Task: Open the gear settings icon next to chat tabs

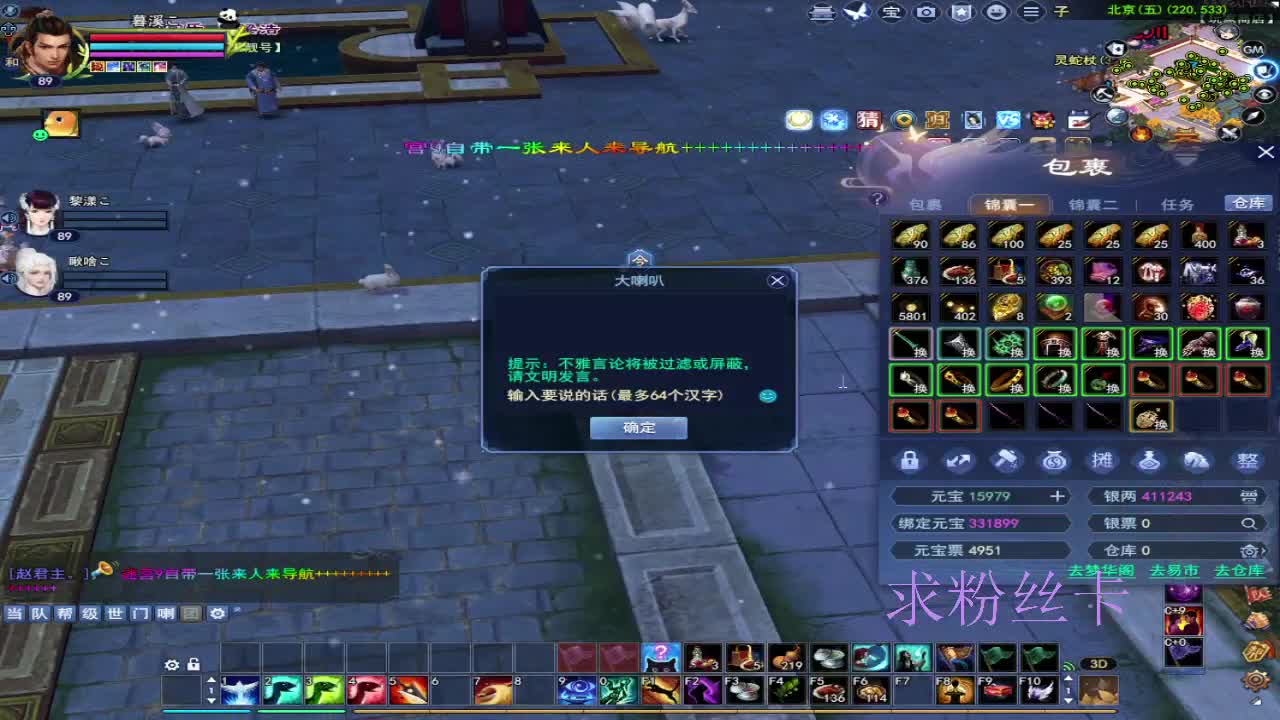Action: coord(216,614)
